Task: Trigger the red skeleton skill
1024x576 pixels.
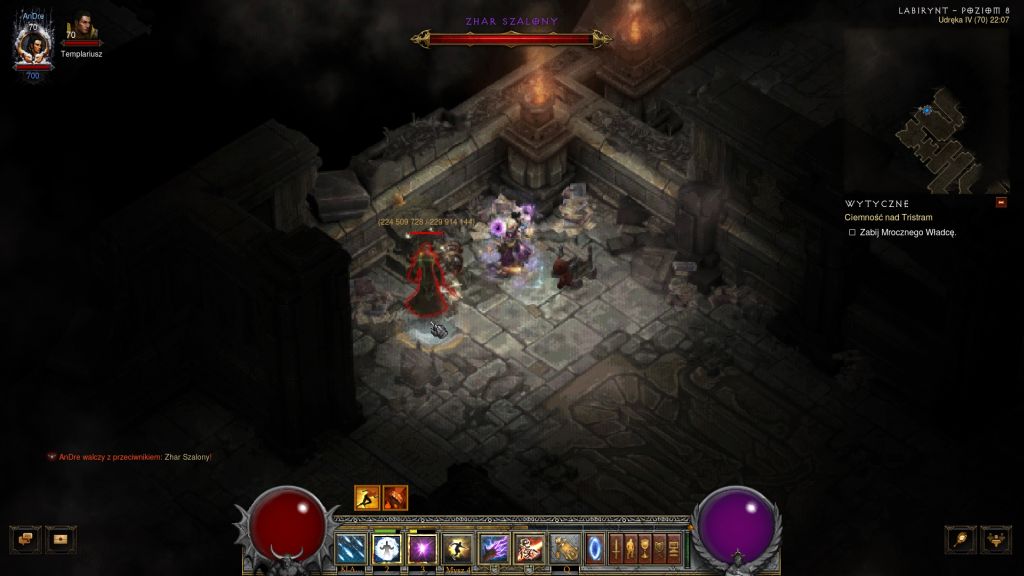Action: [x=529, y=548]
